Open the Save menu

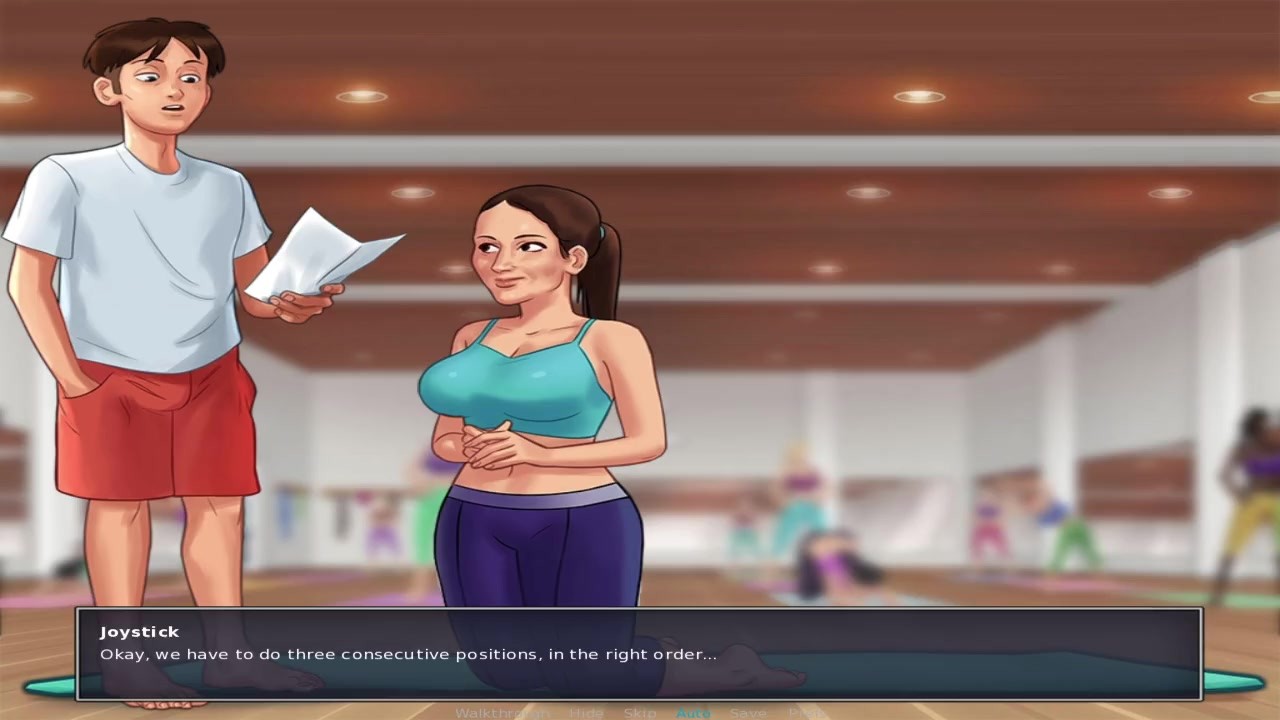coord(748,713)
